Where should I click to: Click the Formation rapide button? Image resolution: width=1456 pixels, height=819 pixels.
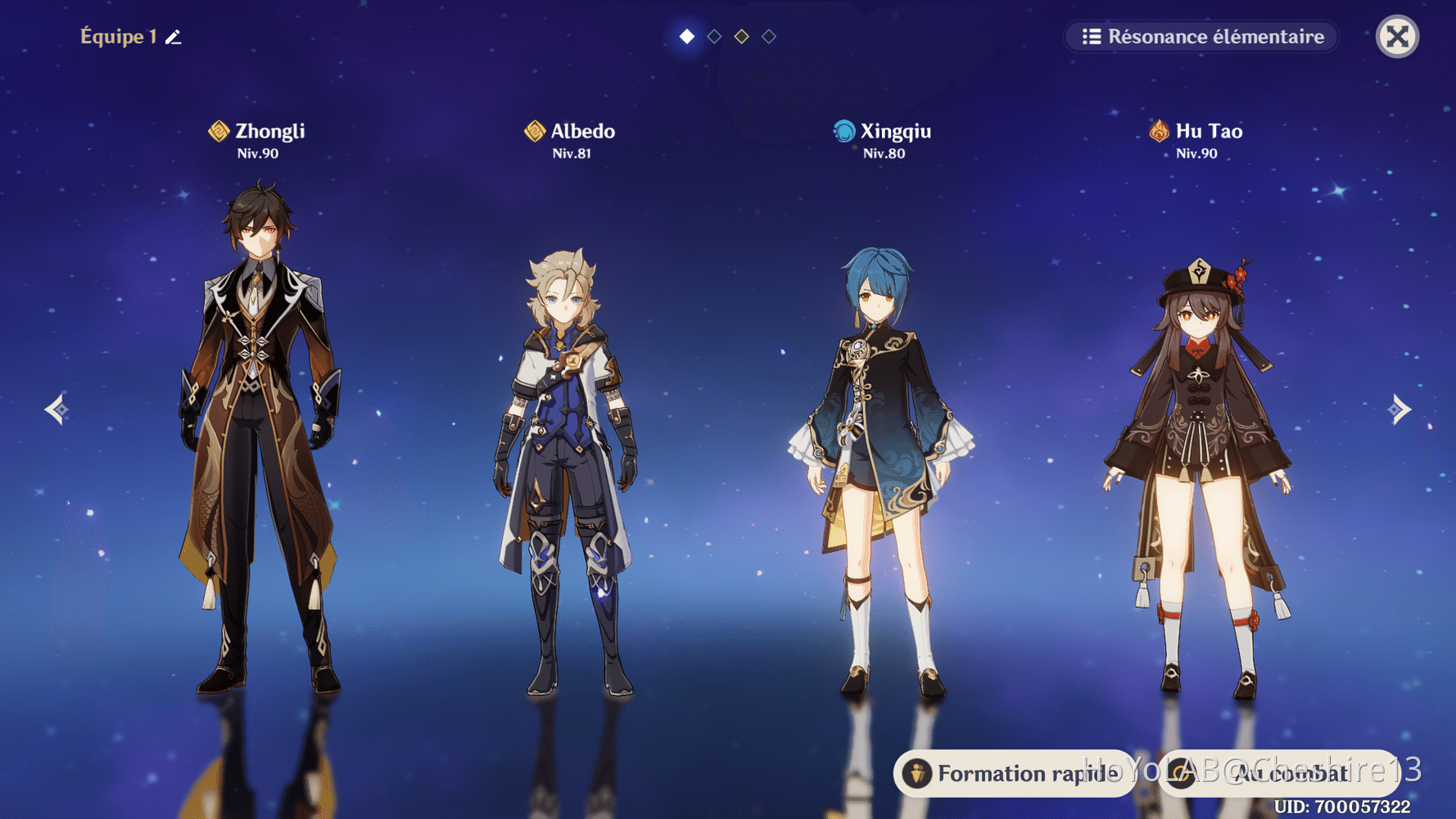[x=1013, y=772]
